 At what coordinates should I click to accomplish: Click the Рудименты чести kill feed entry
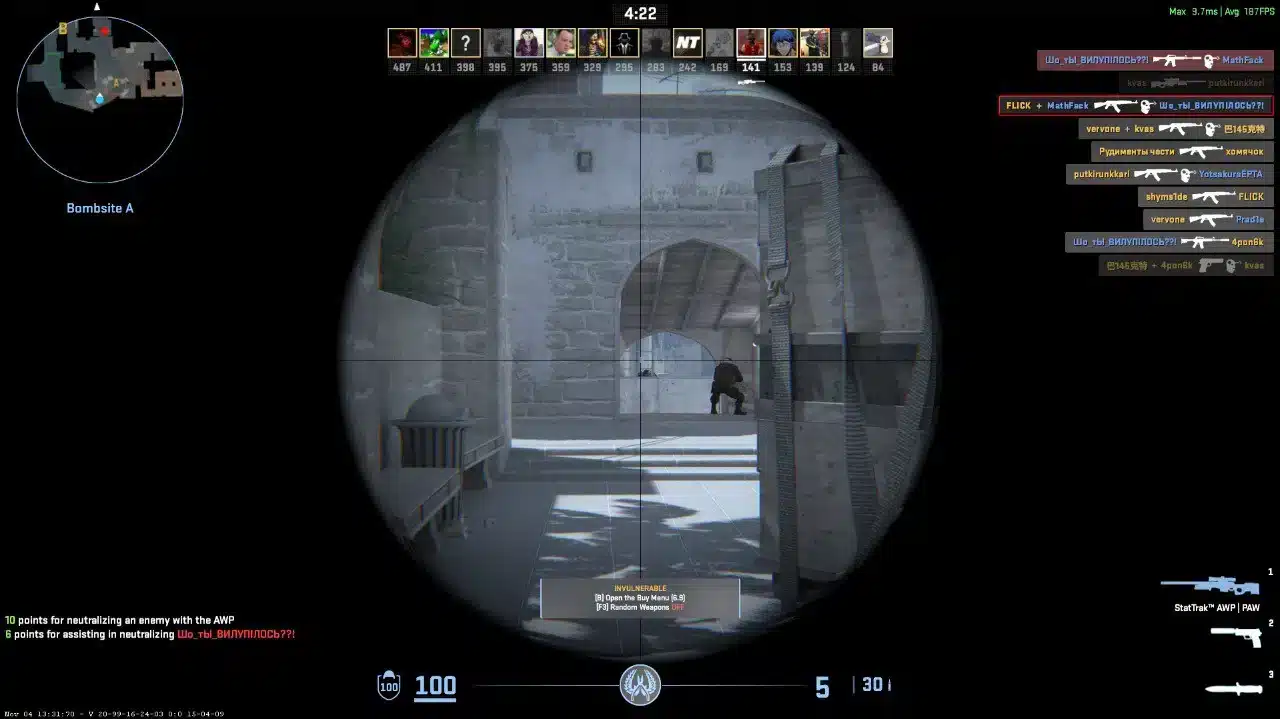tap(1181, 152)
